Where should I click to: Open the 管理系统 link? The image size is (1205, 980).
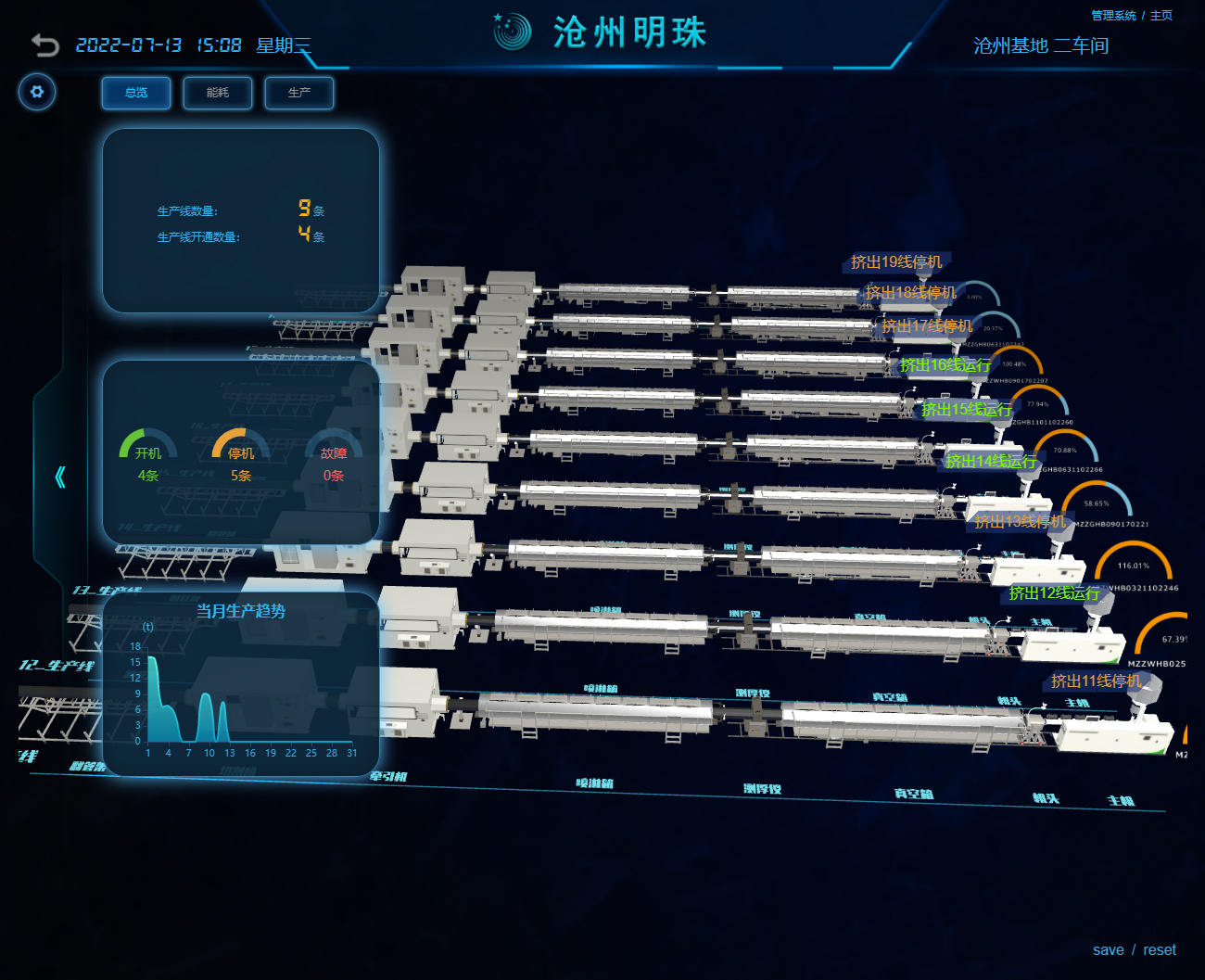tap(1113, 16)
